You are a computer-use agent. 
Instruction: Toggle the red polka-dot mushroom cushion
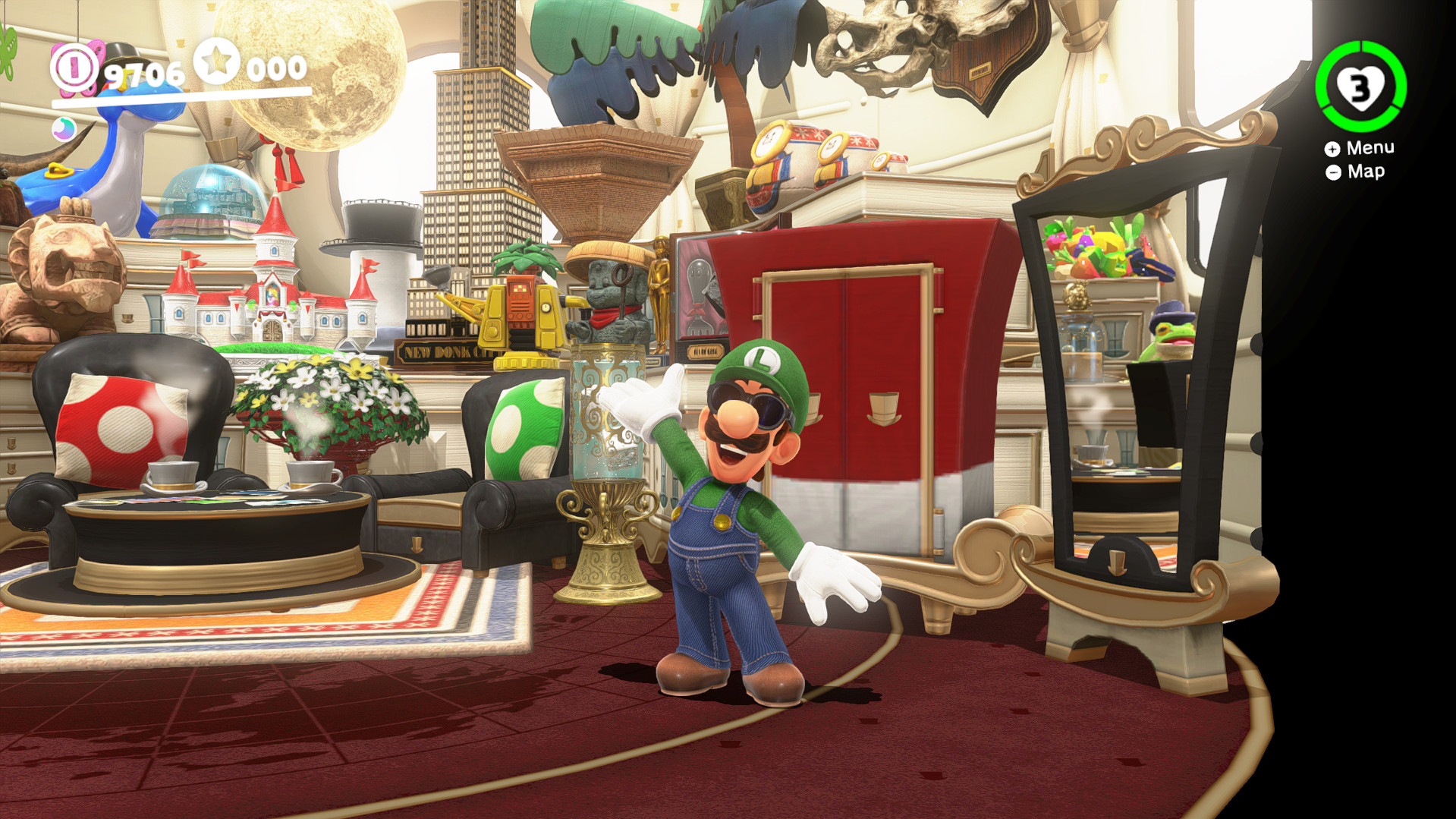pyautogui.click(x=121, y=425)
